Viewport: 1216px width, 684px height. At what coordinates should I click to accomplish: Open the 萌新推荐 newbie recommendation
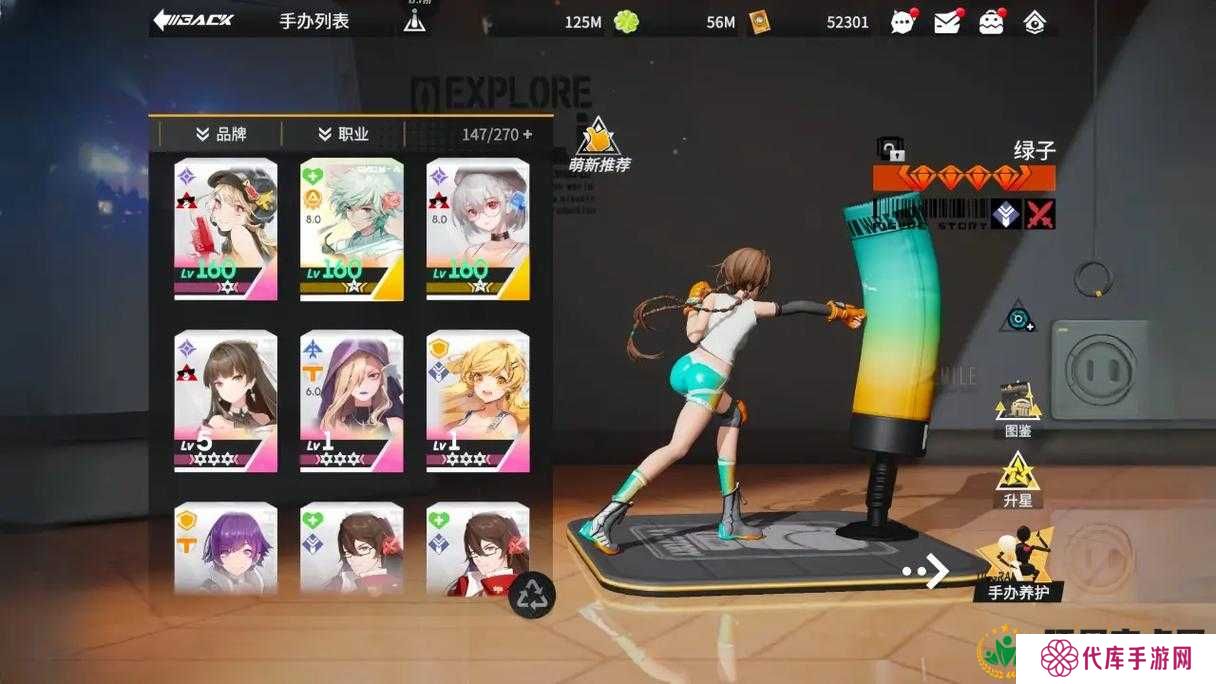pos(599,146)
